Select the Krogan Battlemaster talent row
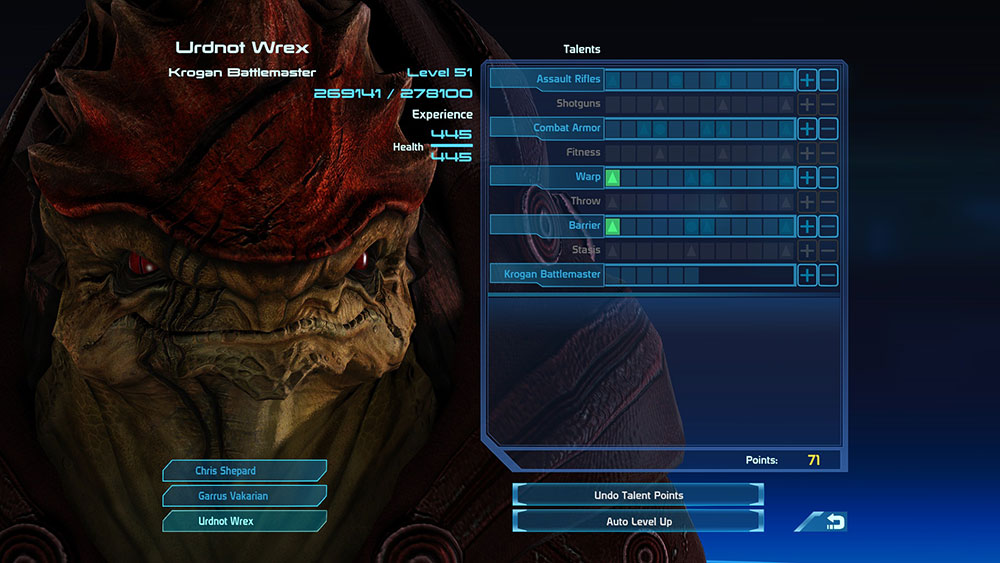Screen dimensions: 1000x563 [547, 275]
